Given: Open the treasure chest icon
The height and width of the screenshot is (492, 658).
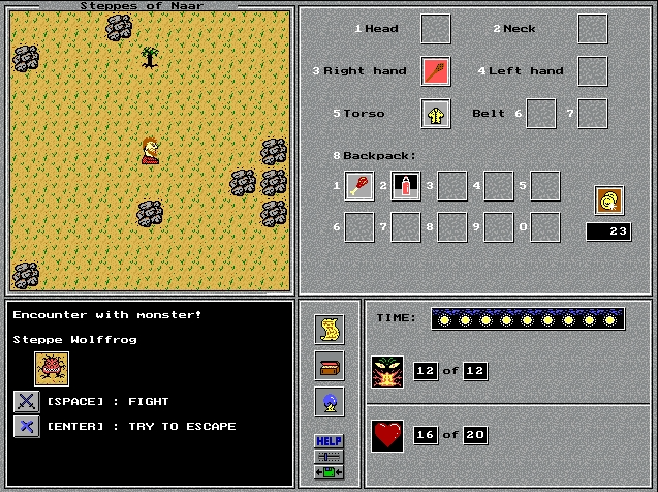Looking at the screenshot, I should pos(329,365).
